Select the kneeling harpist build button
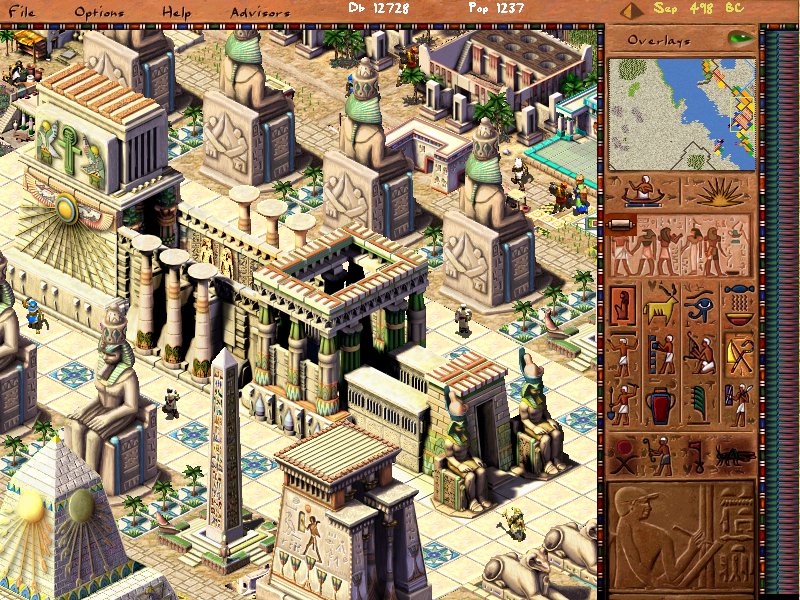This screenshot has width=800, height=600. coord(700,355)
